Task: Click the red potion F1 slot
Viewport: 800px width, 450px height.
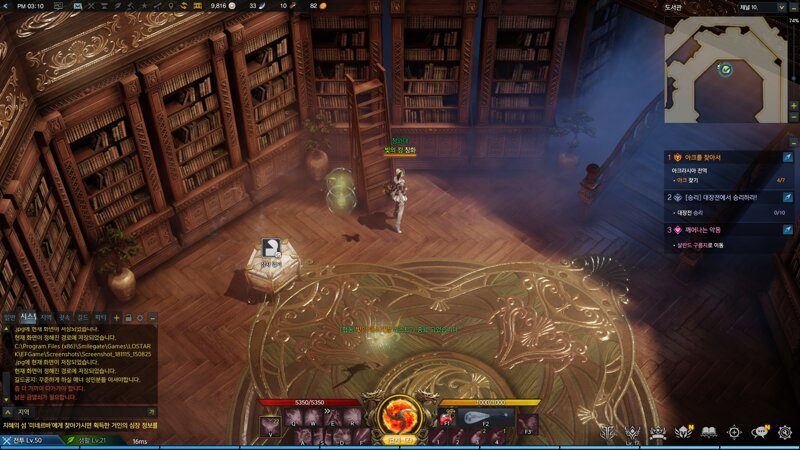Action: (x=447, y=419)
